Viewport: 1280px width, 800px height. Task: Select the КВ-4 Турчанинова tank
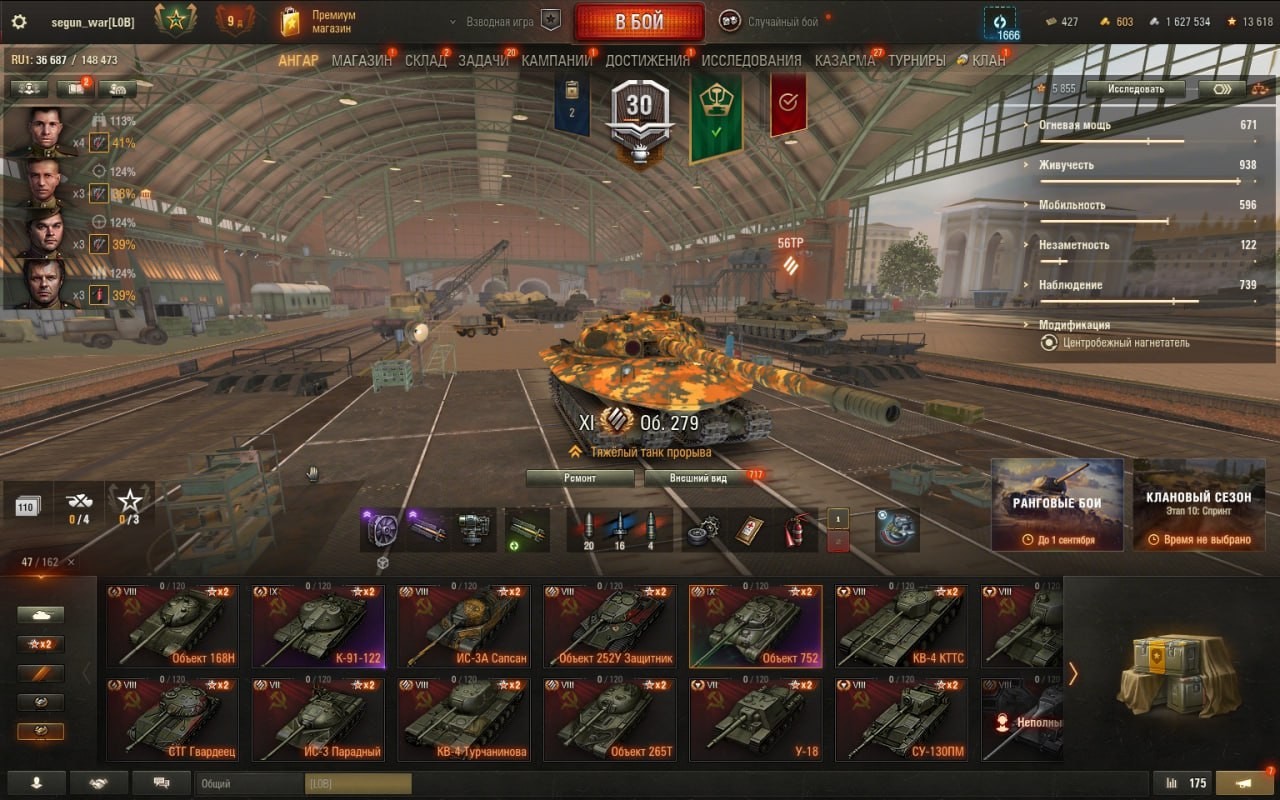coord(464,720)
